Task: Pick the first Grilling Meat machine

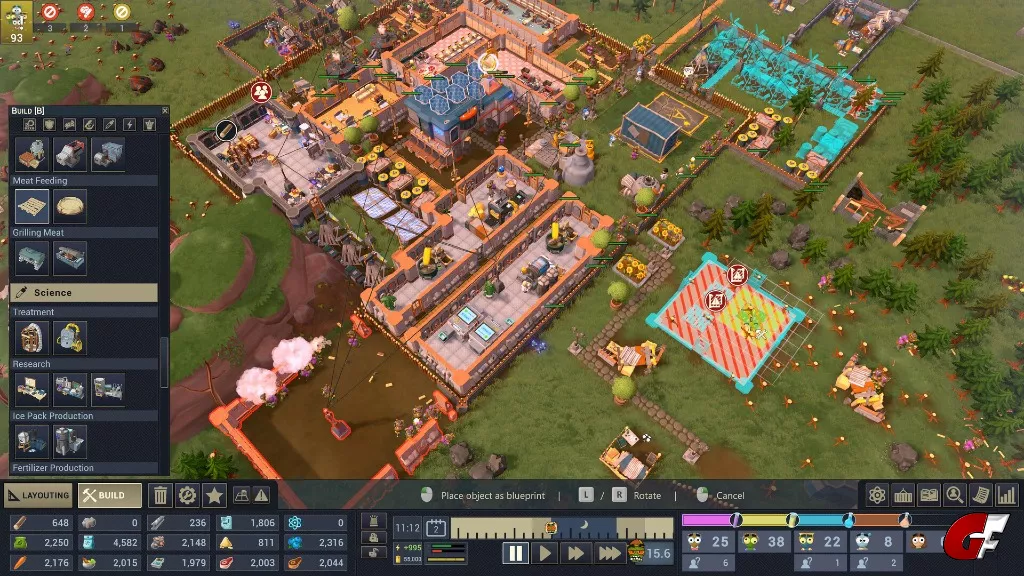Action: tap(32, 258)
